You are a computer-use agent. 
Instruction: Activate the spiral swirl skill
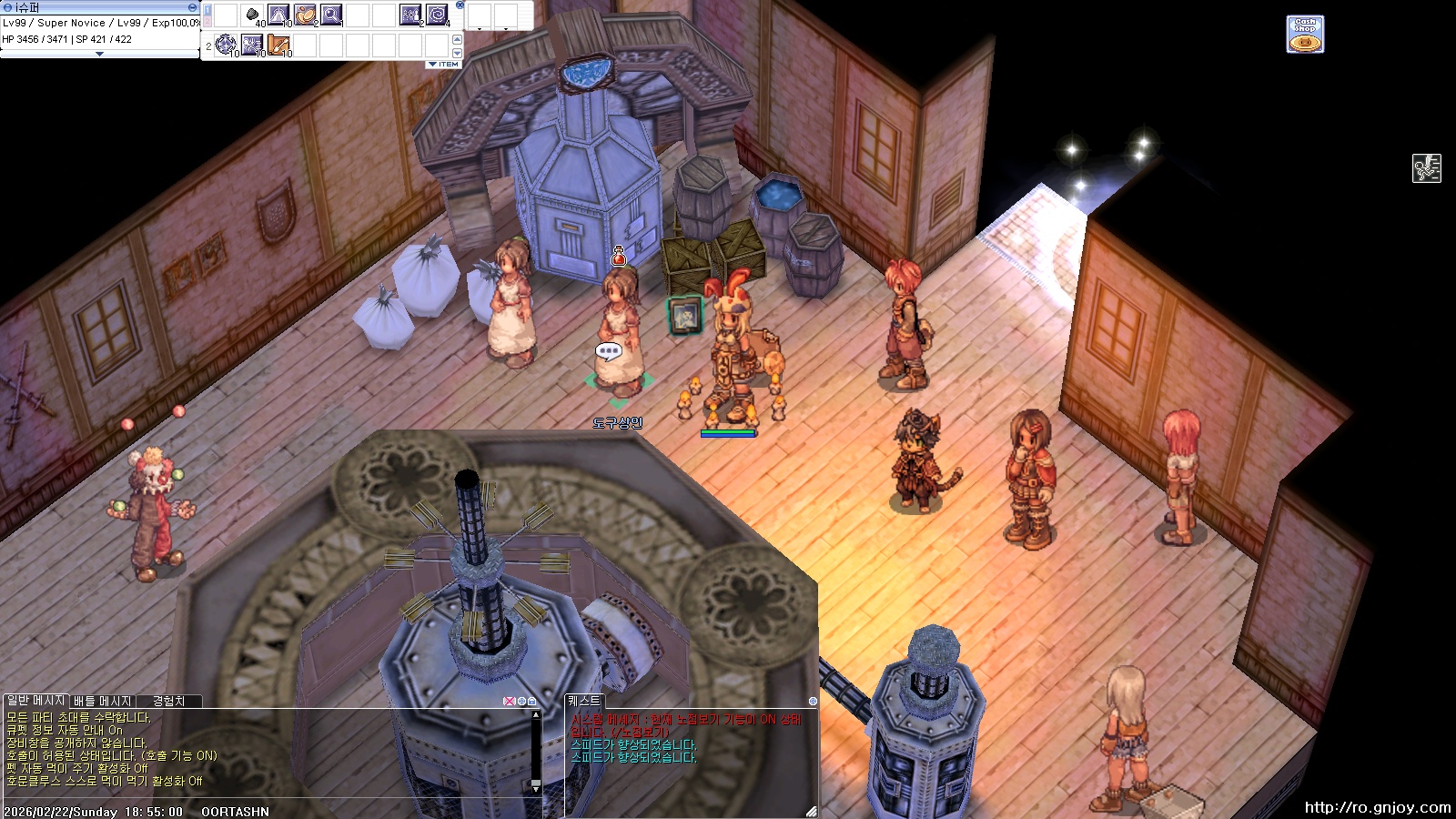pos(437,15)
